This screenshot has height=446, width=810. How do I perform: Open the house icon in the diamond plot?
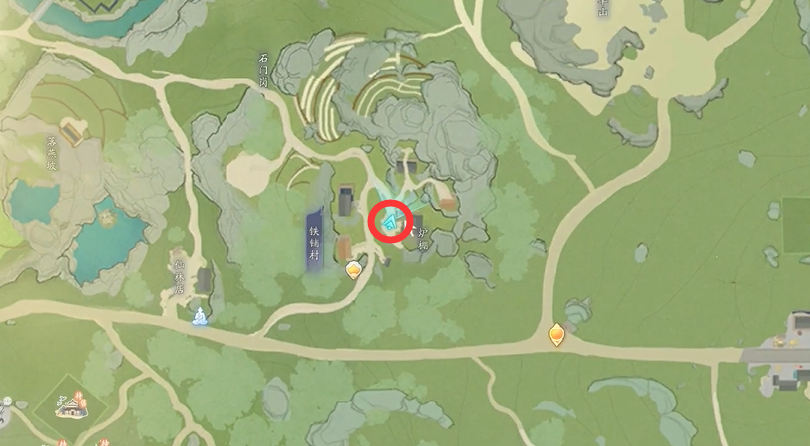pyautogui.click(x=70, y=404)
